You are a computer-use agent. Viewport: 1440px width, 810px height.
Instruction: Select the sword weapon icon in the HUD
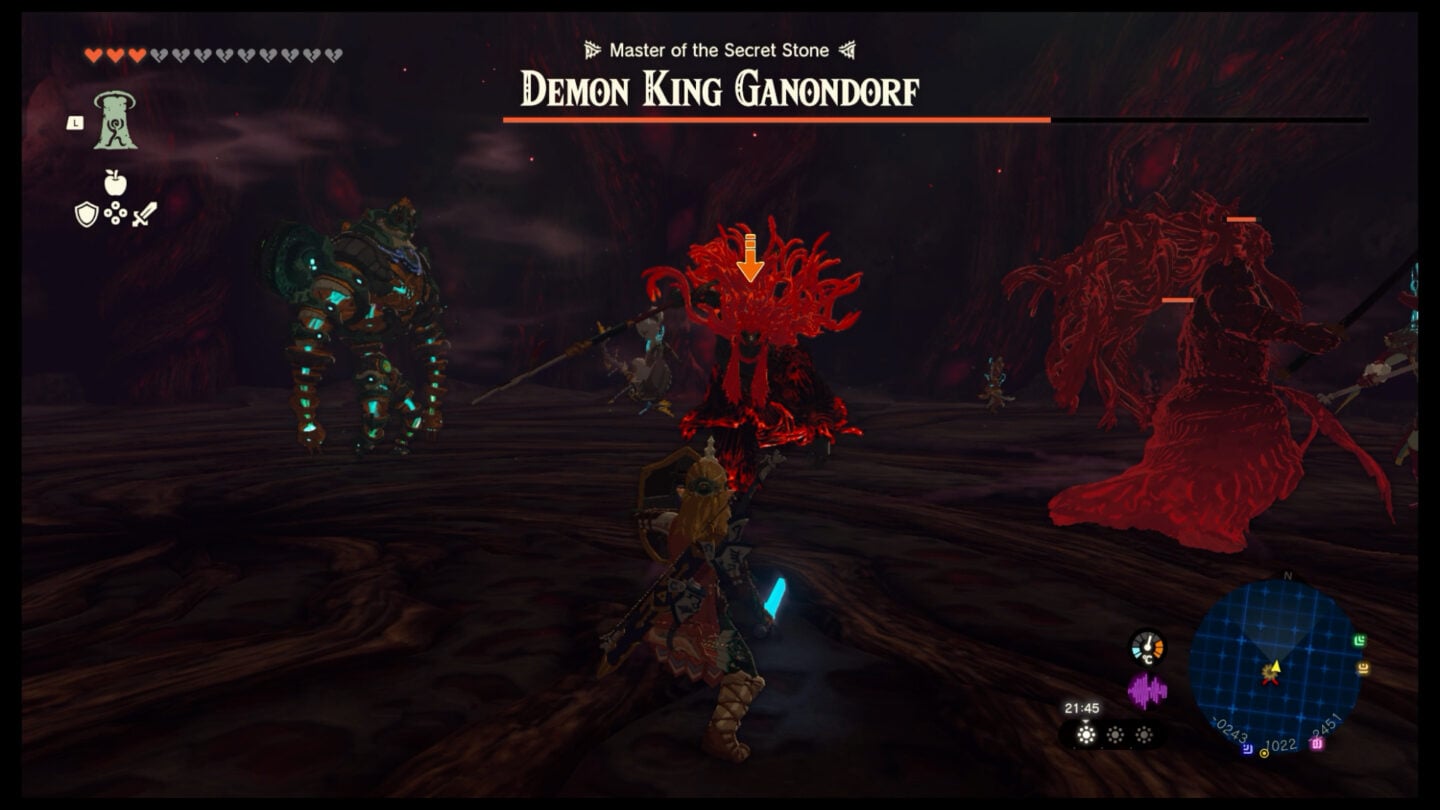click(x=144, y=213)
